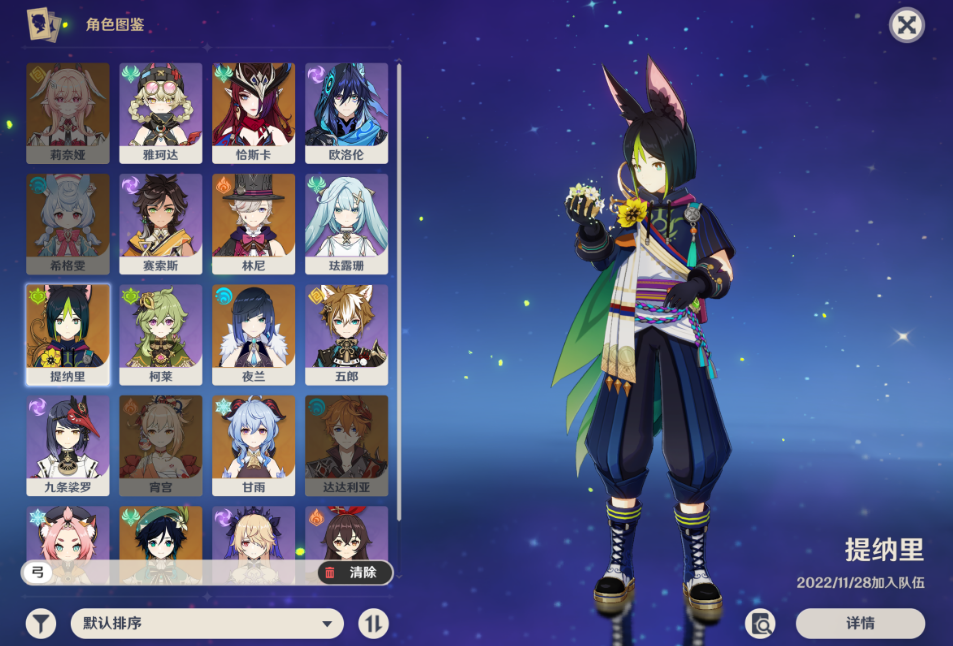Click the magnifier preview icon
This screenshot has width=953, height=646.
coord(761,623)
